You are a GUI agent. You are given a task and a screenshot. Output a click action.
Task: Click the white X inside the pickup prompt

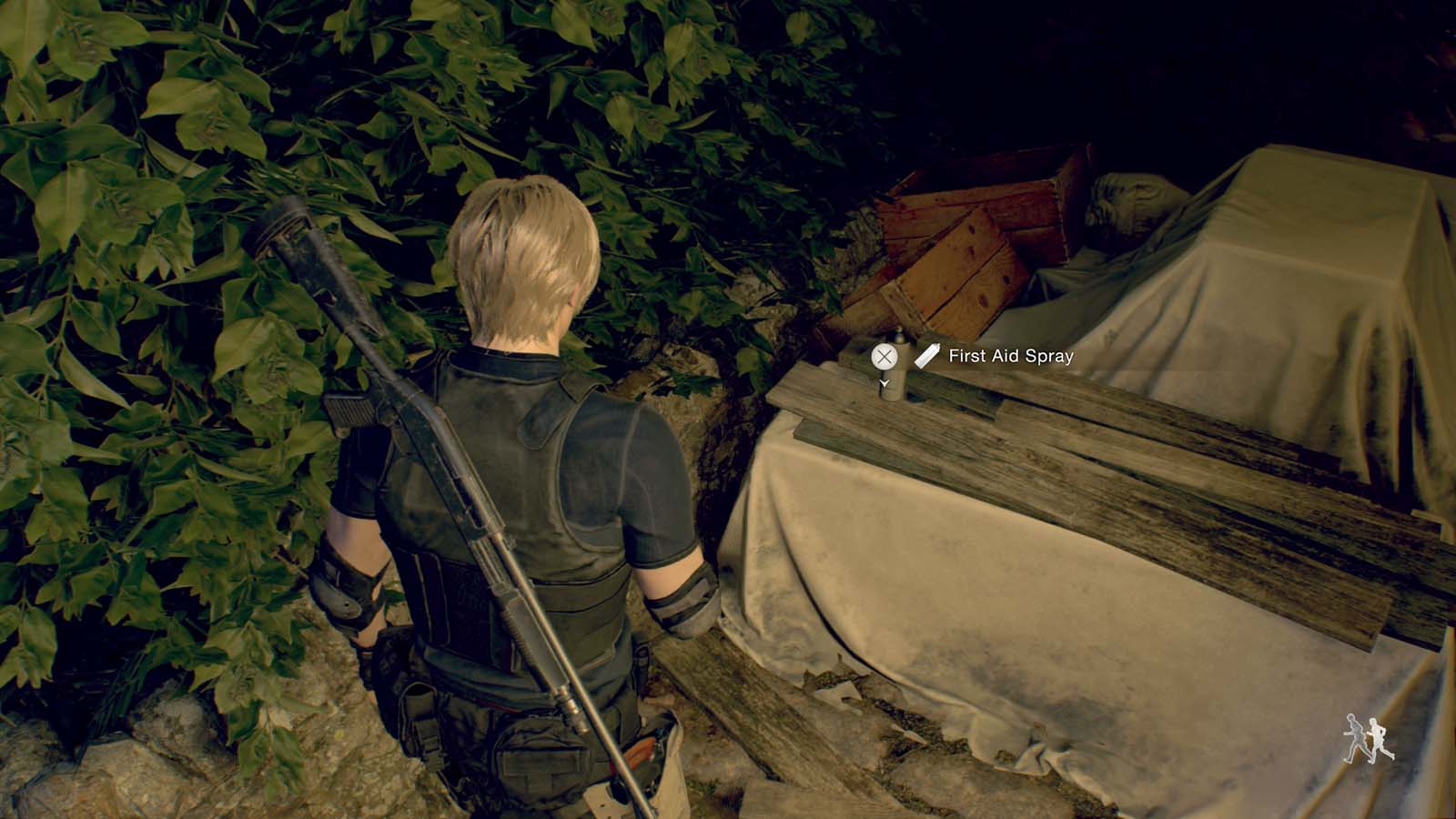(885, 356)
